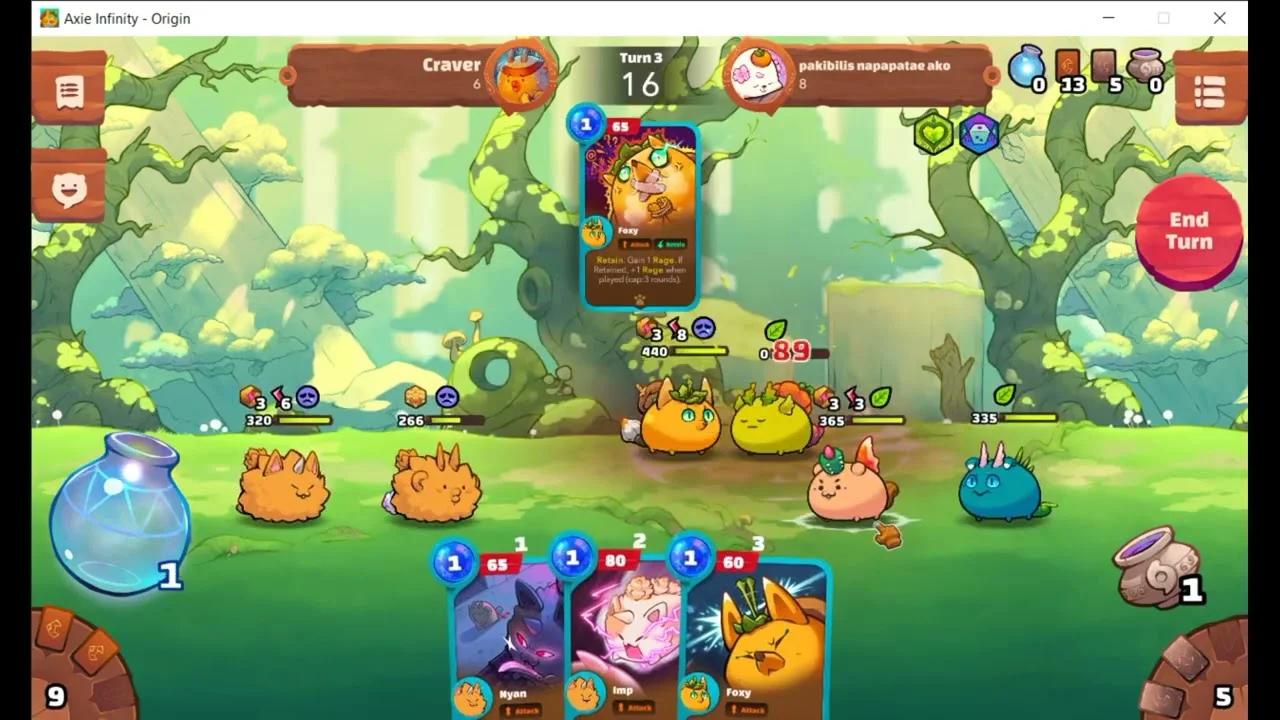The width and height of the screenshot is (1280, 720).
Task: Open the emote chat bubble icon
Action: point(68,188)
